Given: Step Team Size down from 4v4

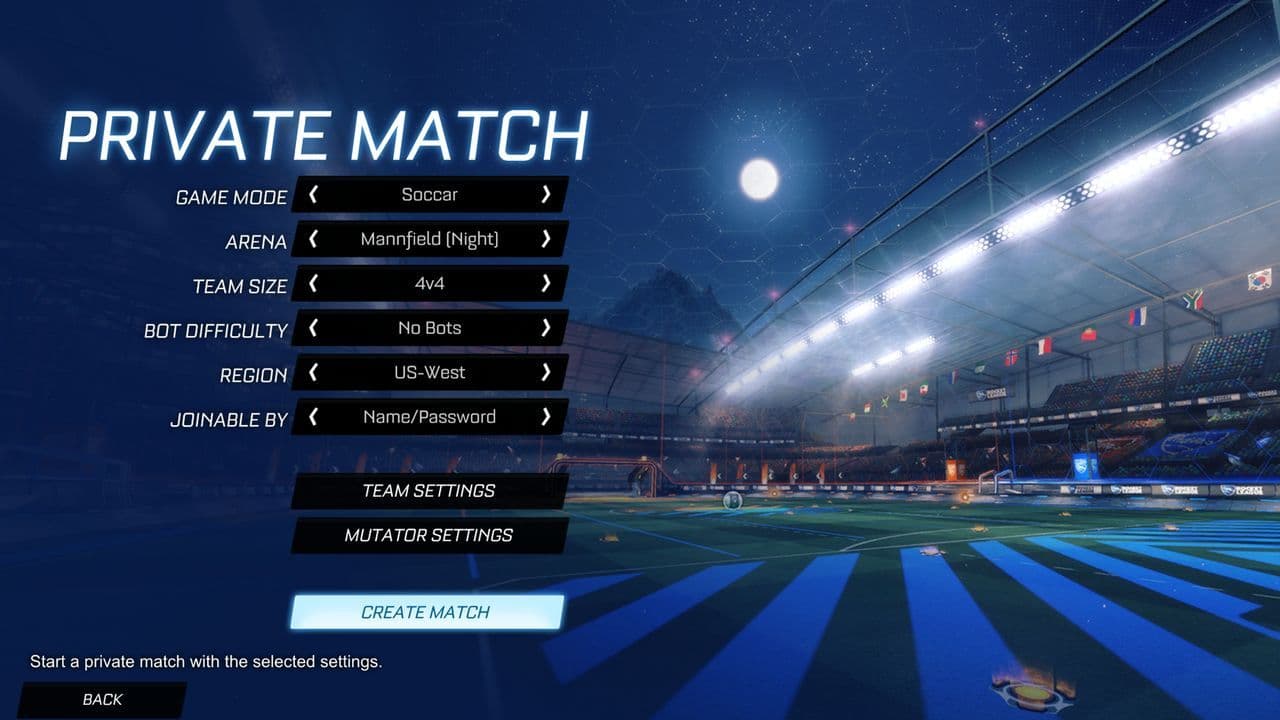Looking at the screenshot, I should coord(311,284).
